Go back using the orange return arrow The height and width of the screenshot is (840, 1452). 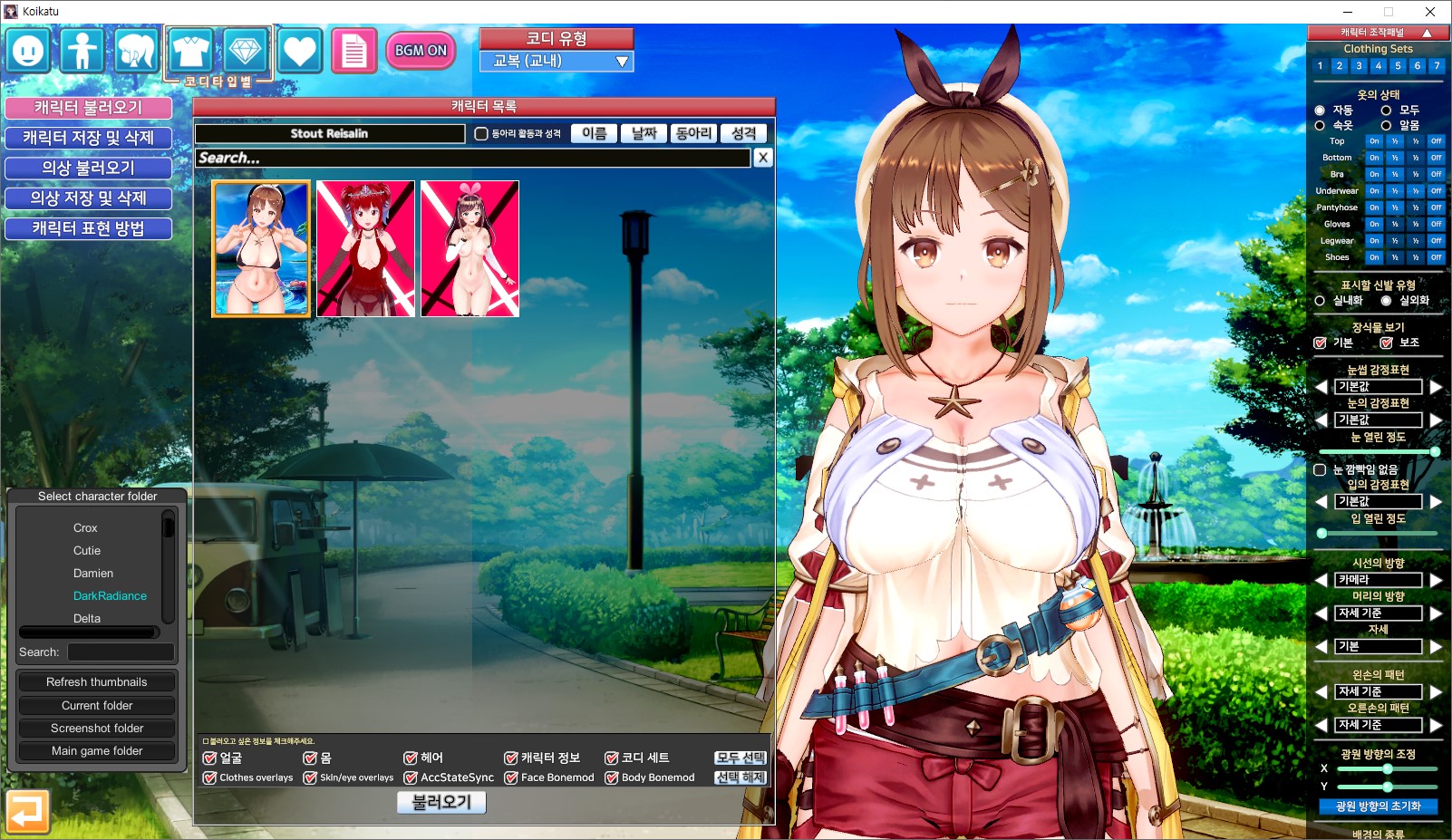click(26, 811)
